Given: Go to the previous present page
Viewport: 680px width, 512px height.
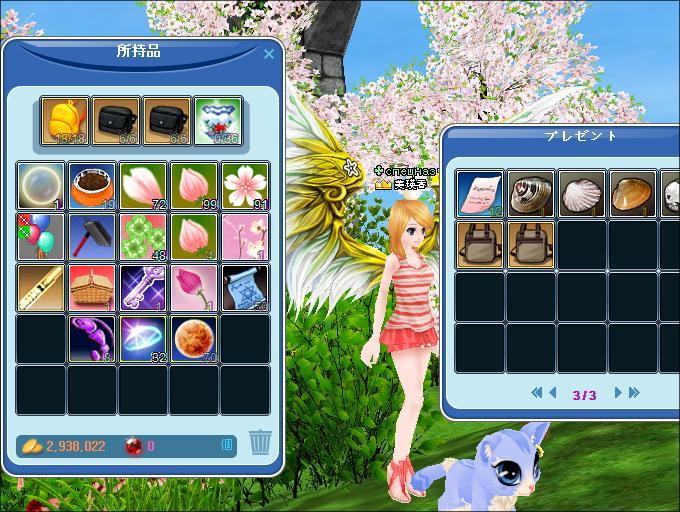Looking at the screenshot, I should (x=553, y=393).
